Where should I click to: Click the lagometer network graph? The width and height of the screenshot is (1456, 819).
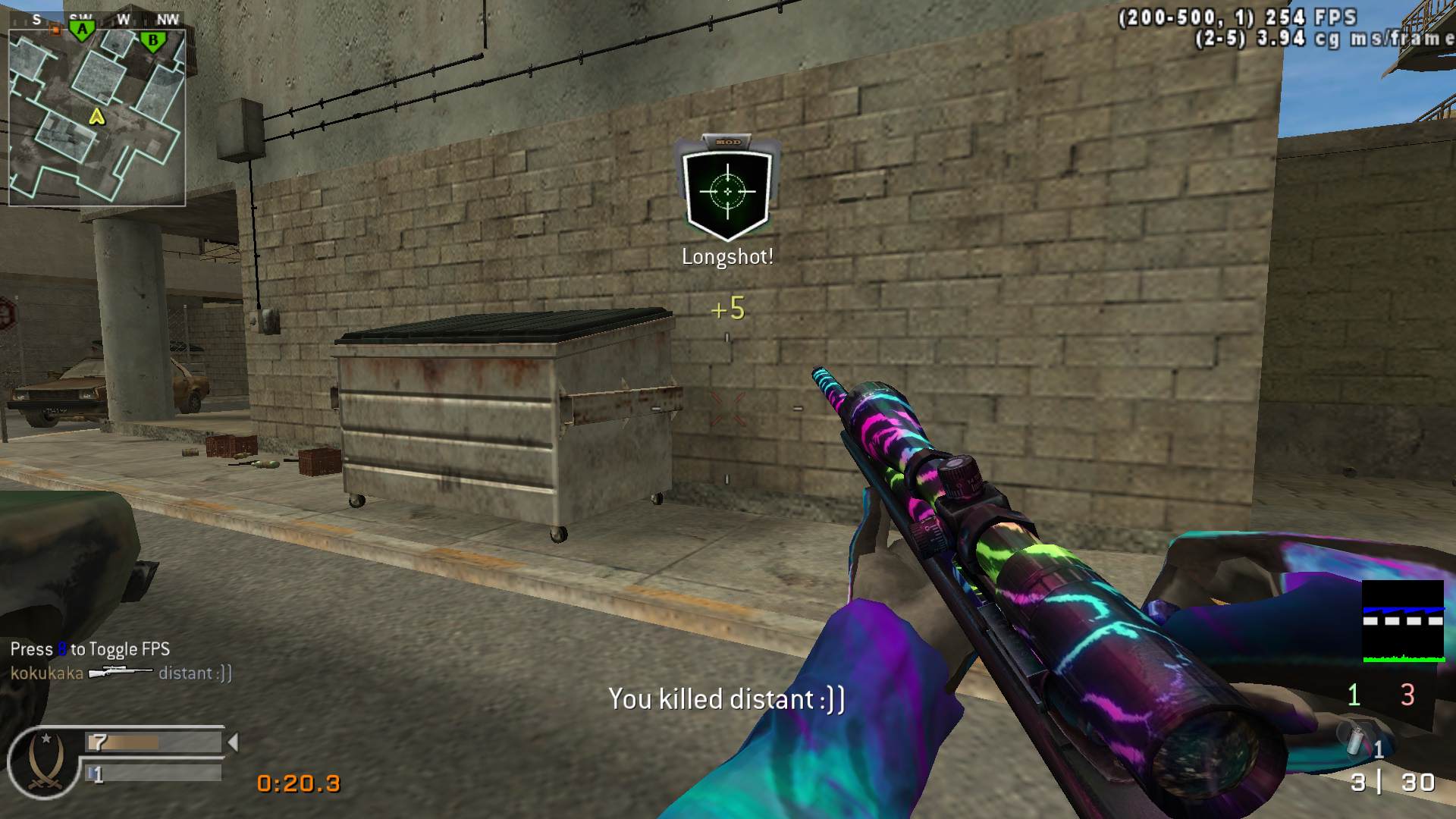(x=1403, y=622)
